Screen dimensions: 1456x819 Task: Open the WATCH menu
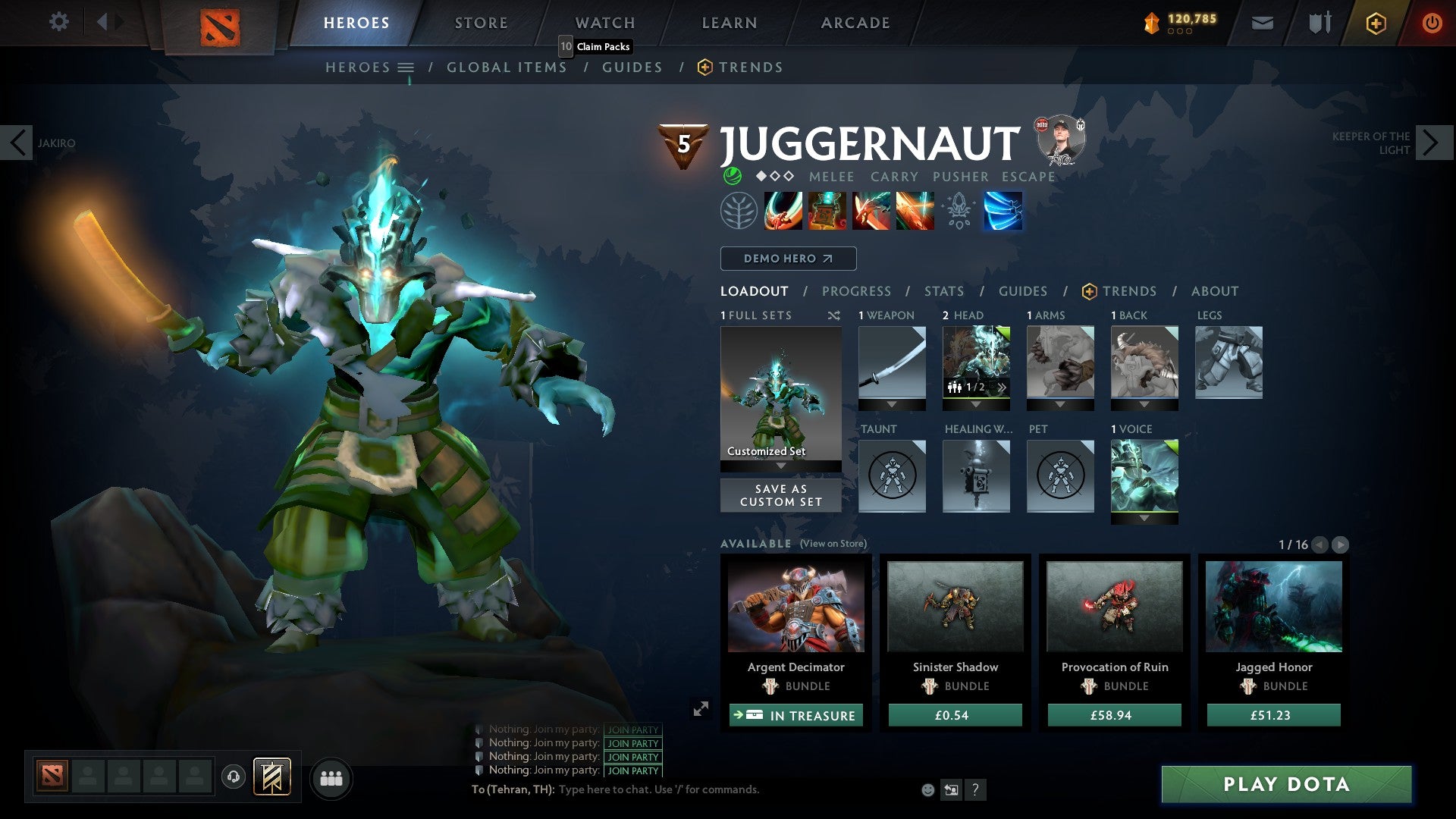605,23
